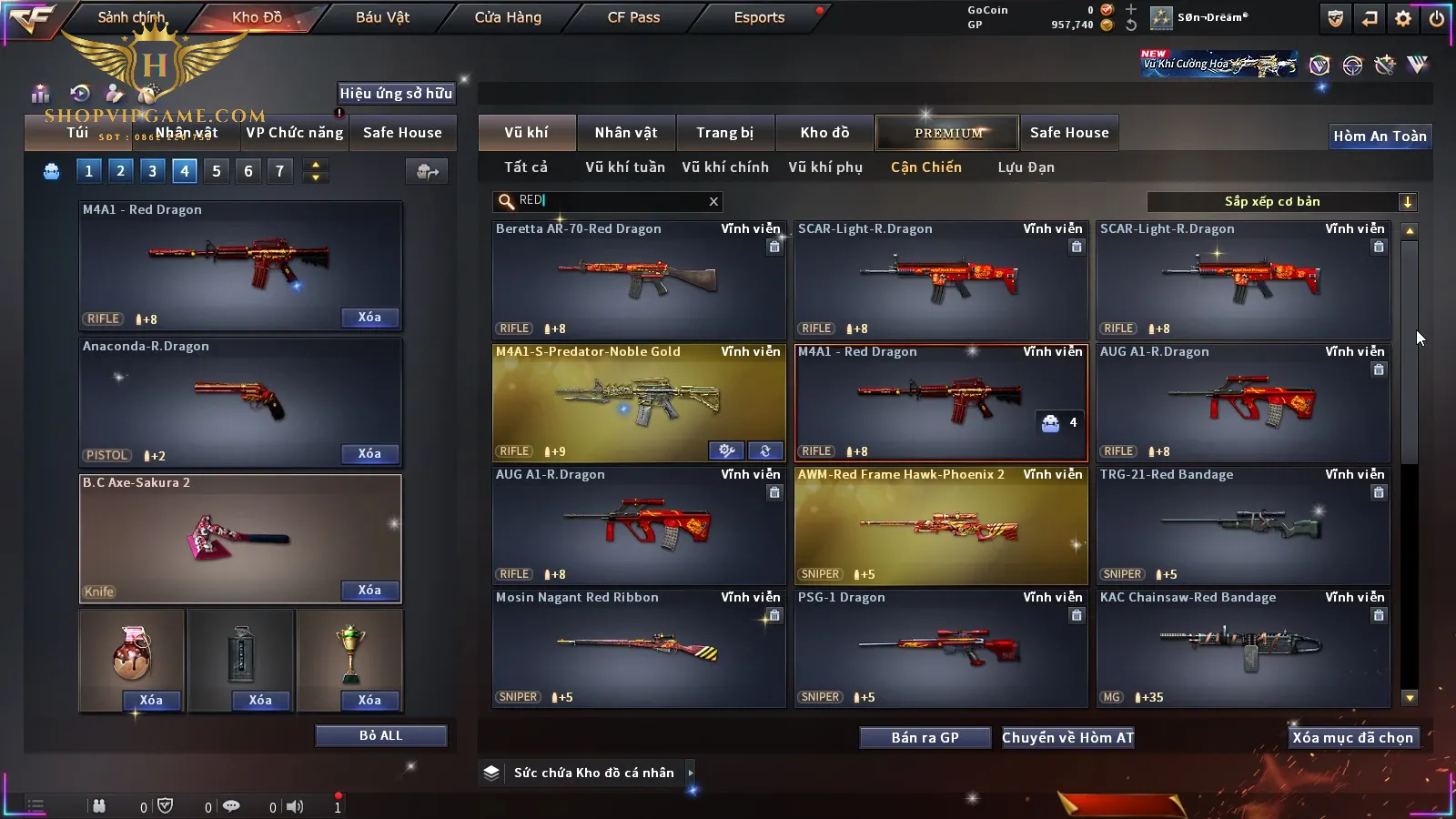Image resolution: width=1456 pixels, height=819 pixels.
Task: Click Xóa mục đã chọn
Action: (x=1352, y=737)
